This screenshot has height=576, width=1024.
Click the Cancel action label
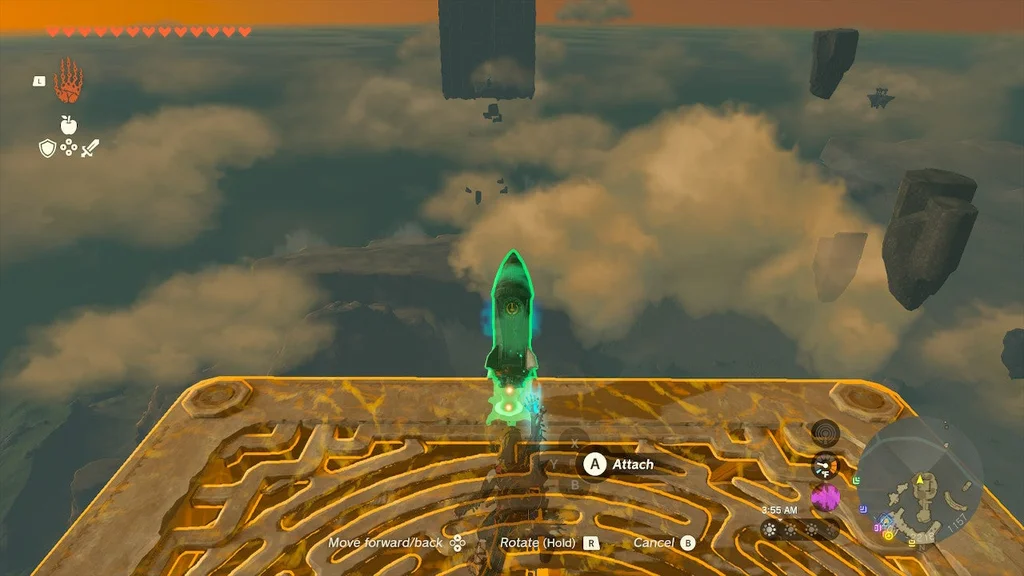[652, 543]
